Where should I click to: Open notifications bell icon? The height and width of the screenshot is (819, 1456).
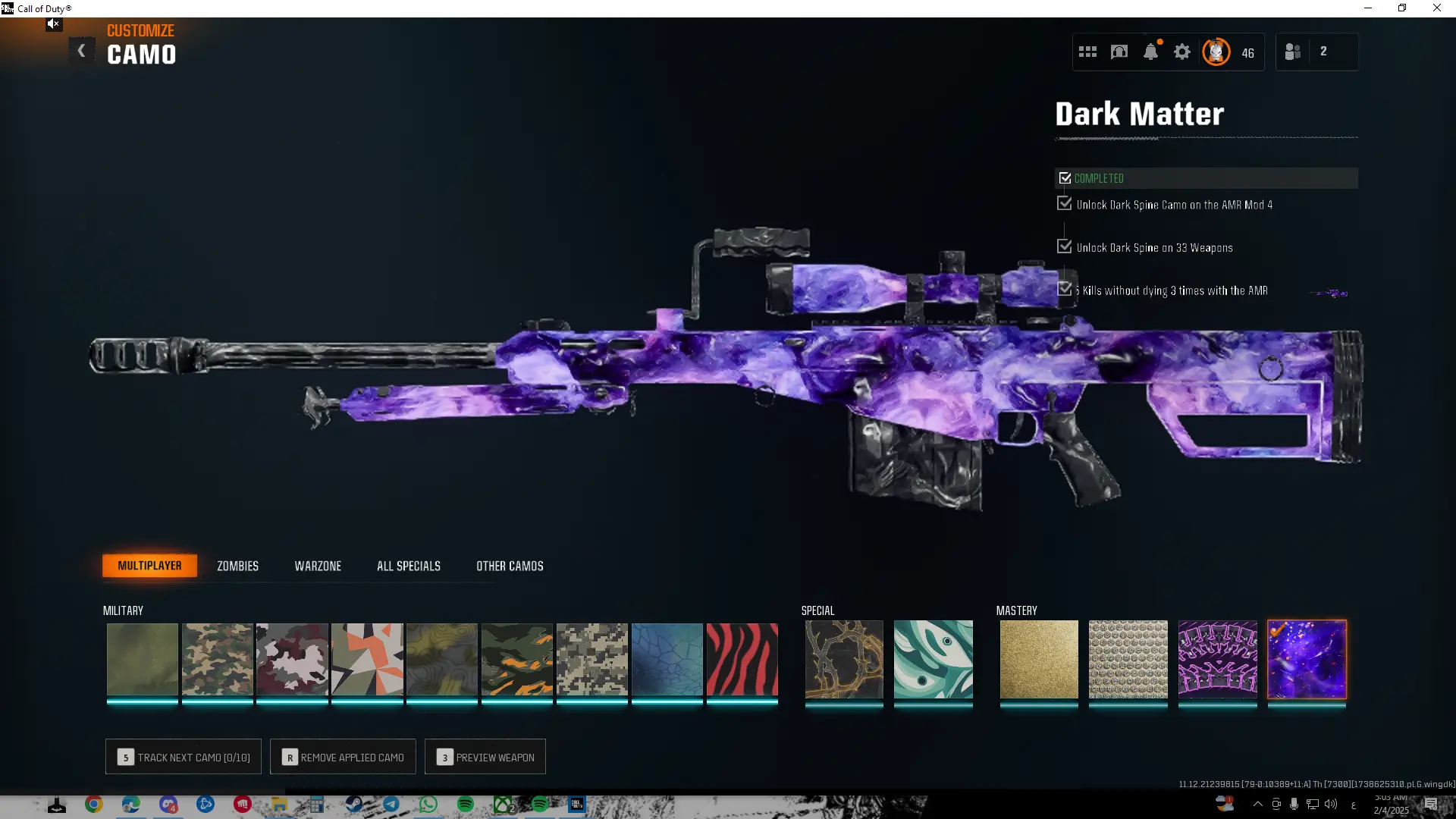pyautogui.click(x=1150, y=52)
